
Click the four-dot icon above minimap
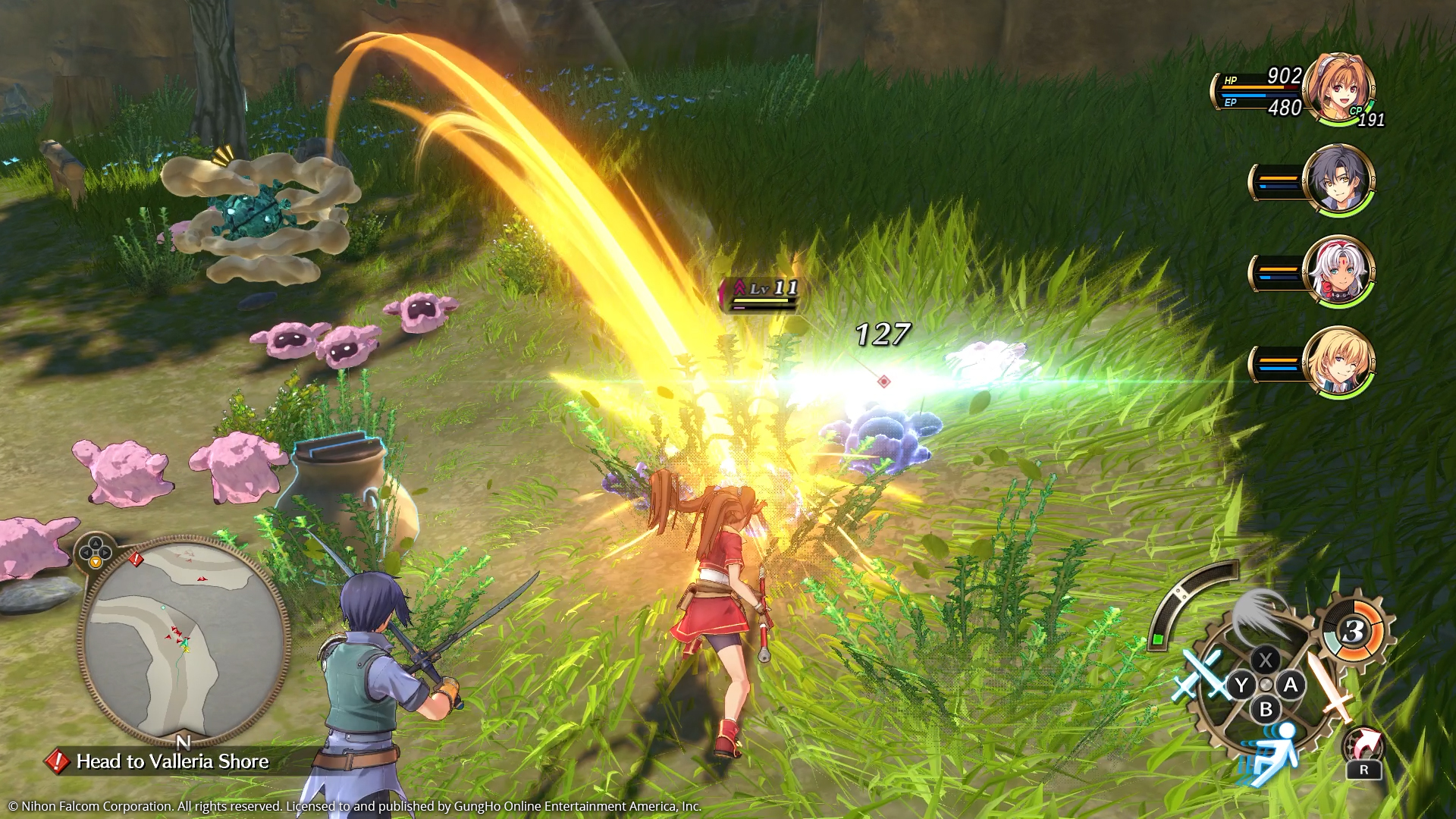coord(96,552)
